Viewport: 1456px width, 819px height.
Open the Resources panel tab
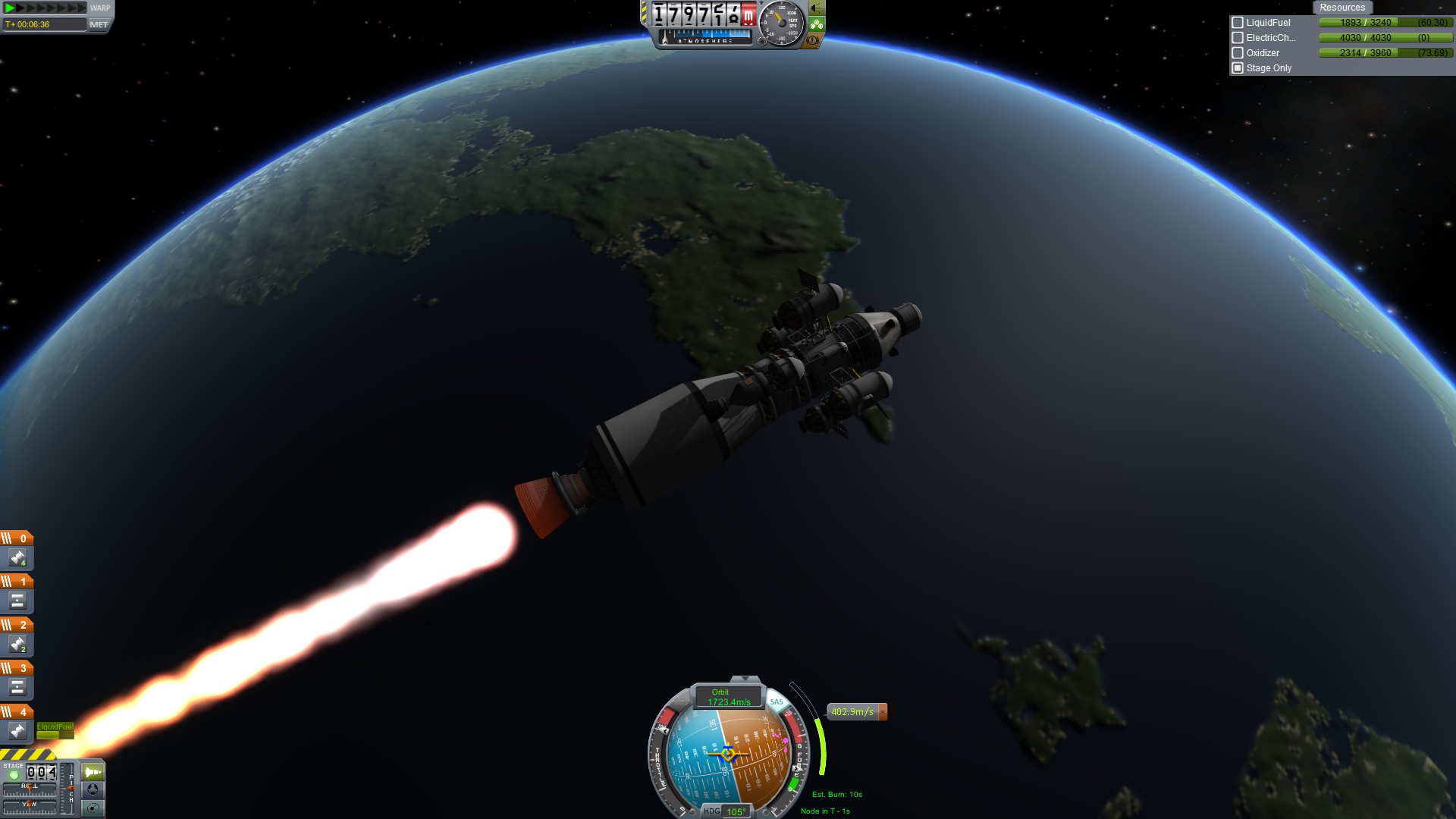(1341, 8)
